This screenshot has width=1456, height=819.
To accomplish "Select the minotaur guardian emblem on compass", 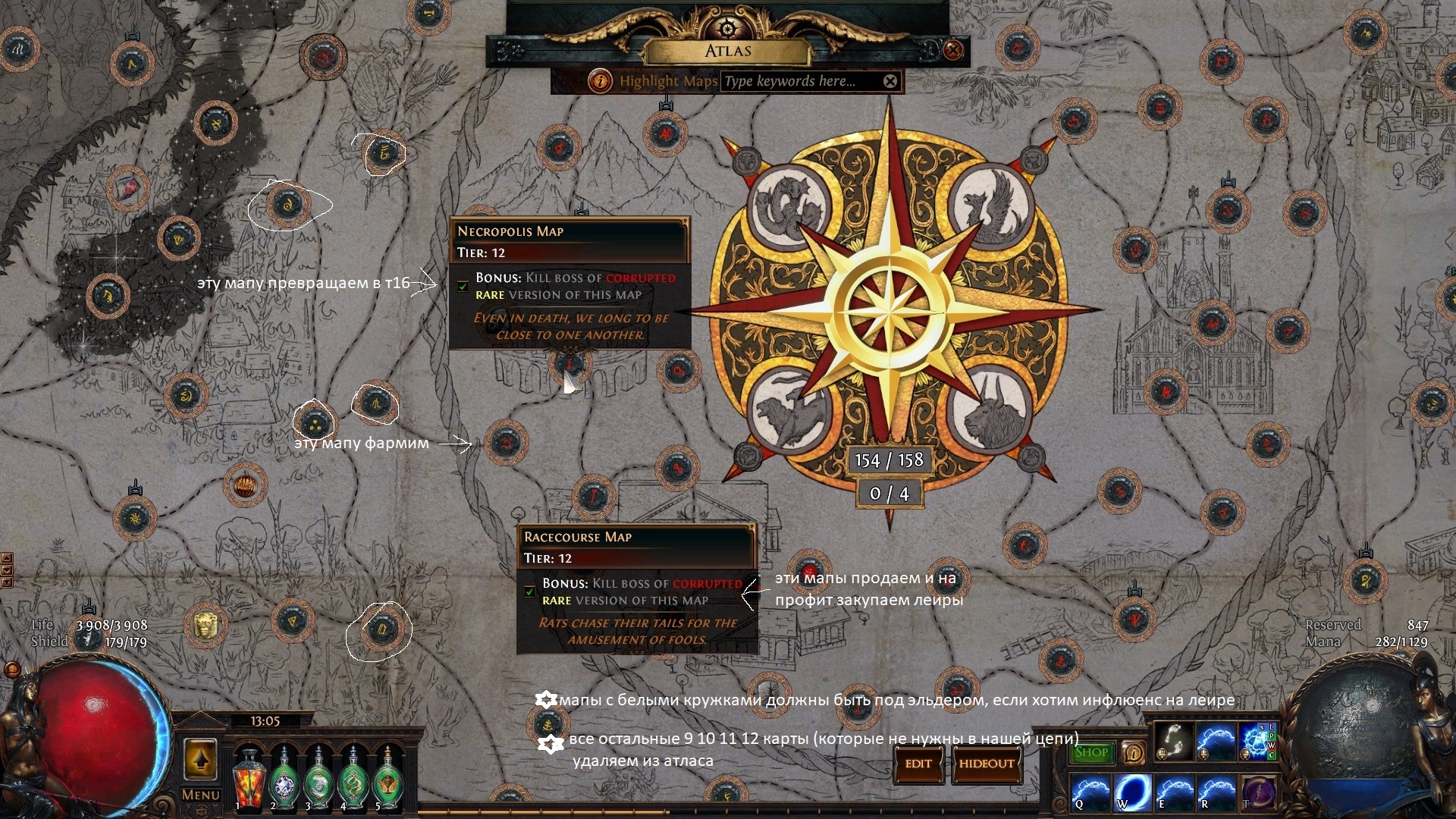I will pyautogui.click(x=991, y=409).
